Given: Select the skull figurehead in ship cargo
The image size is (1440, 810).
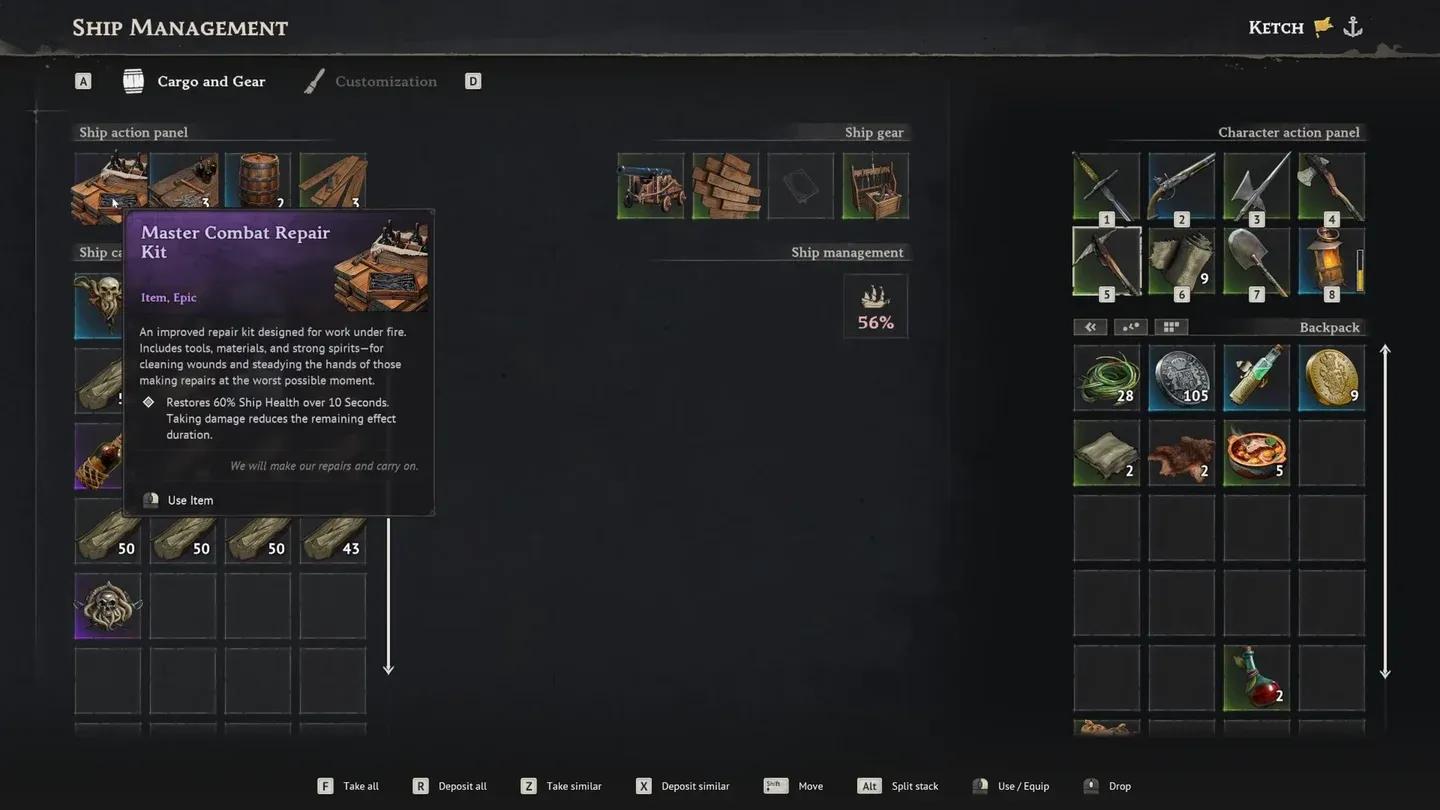Looking at the screenshot, I should point(107,605).
